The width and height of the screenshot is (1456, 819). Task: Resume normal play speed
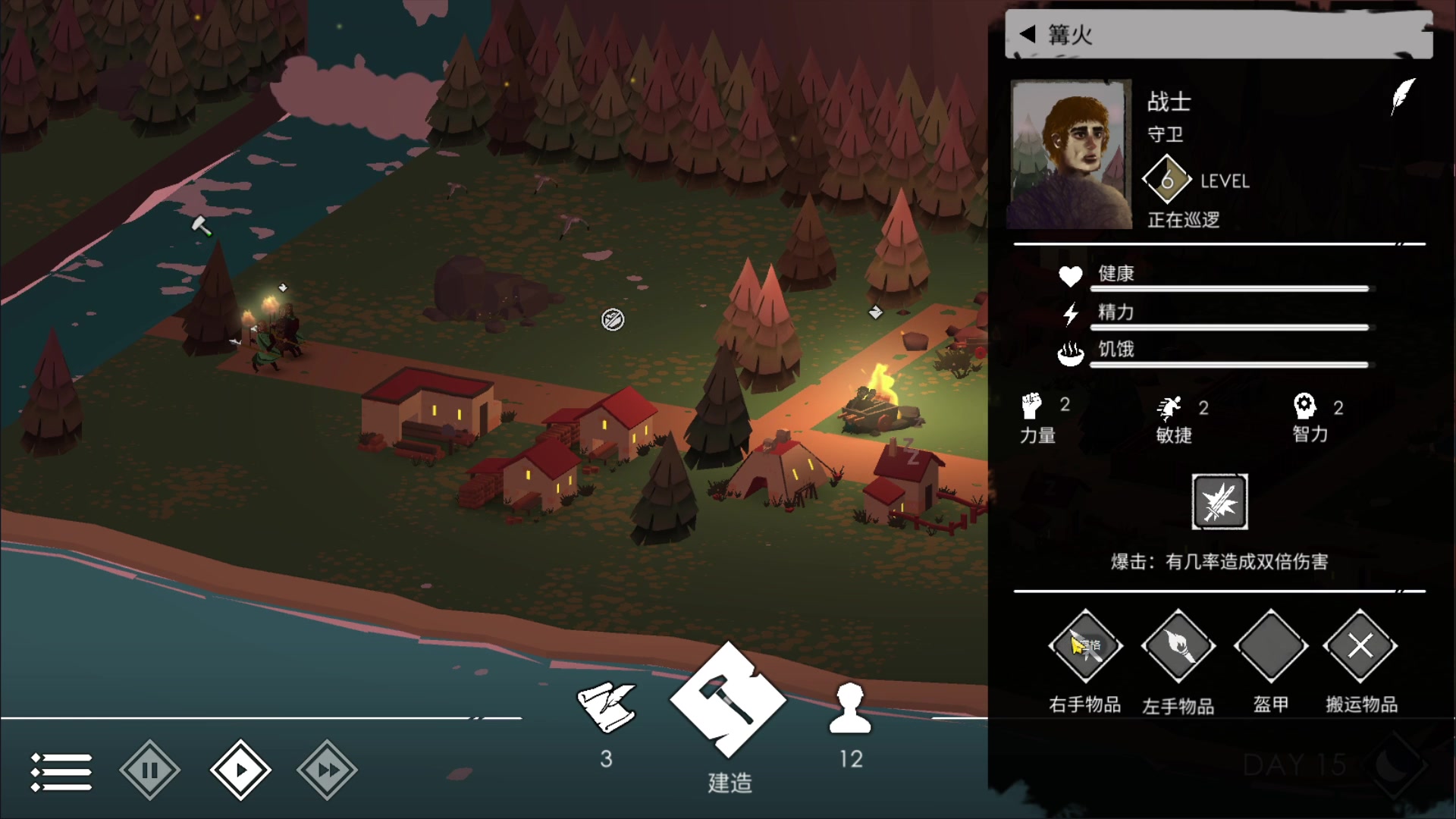(240, 770)
